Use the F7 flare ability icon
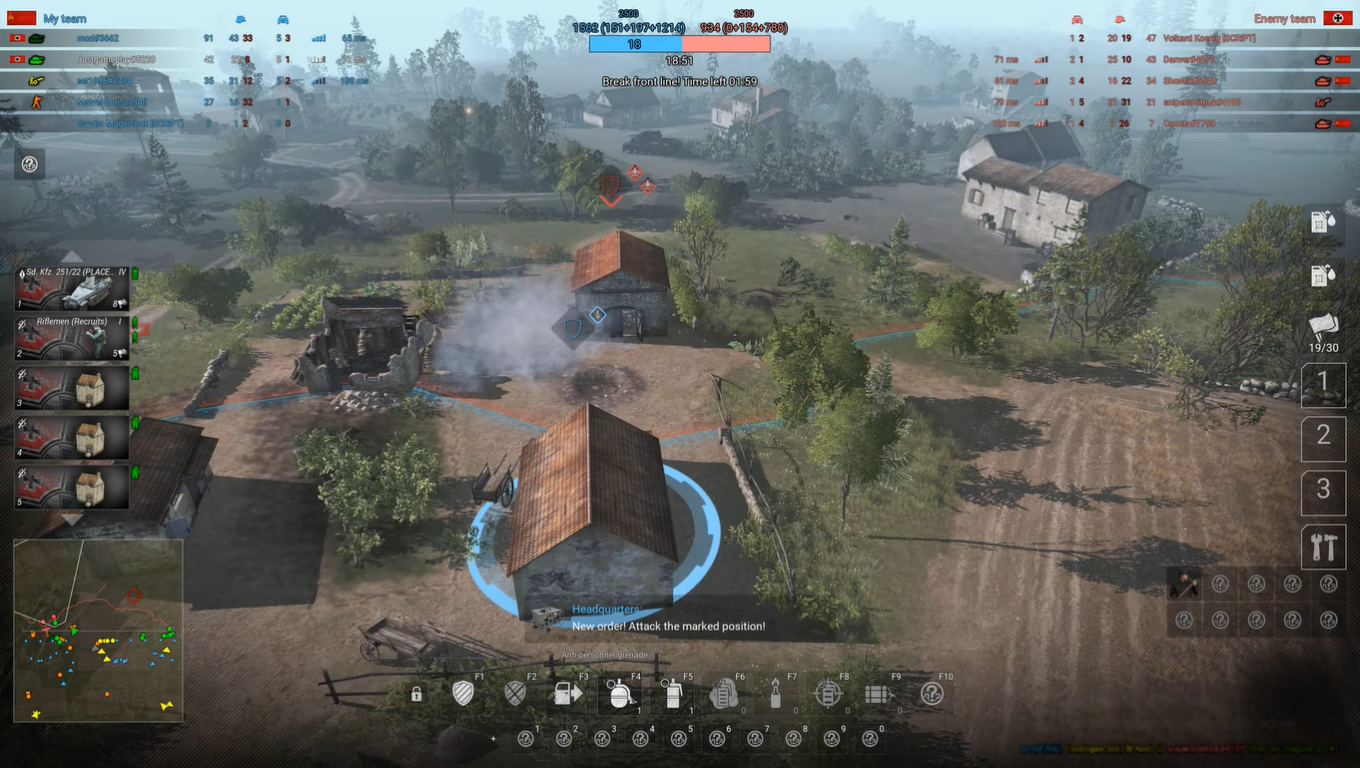 (x=776, y=692)
